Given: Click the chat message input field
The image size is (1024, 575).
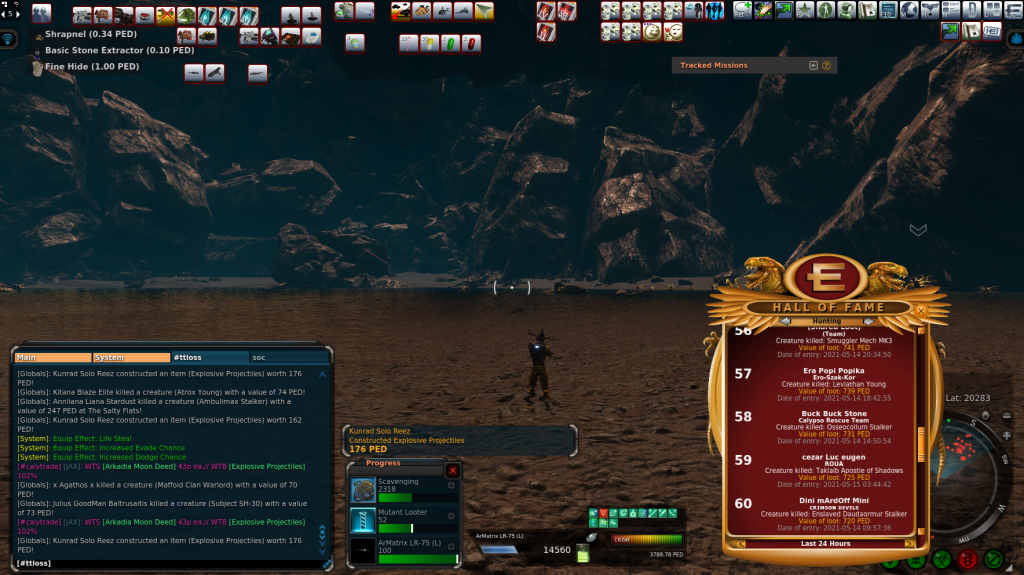Looking at the screenshot, I should 170,563.
